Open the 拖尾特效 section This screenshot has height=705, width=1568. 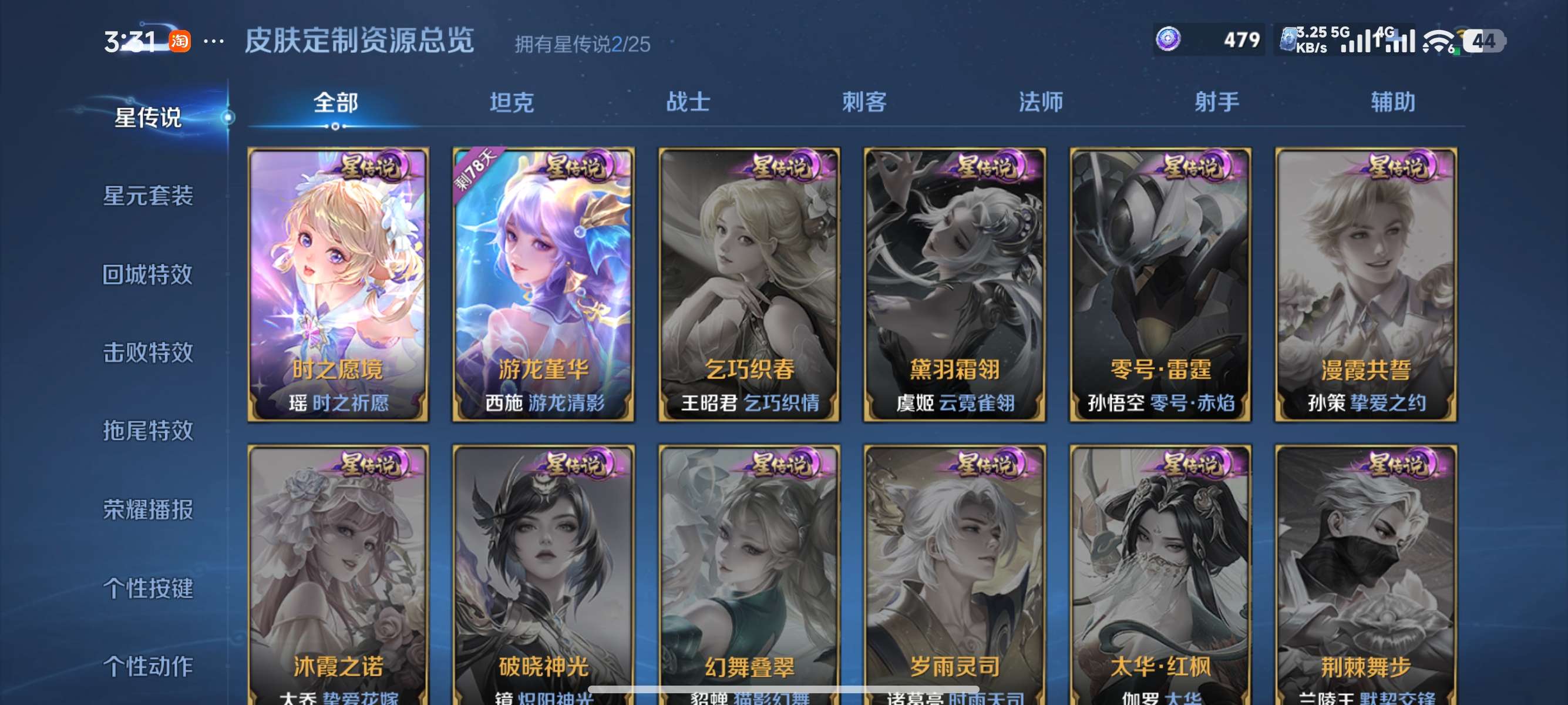(x=148, y=431)
